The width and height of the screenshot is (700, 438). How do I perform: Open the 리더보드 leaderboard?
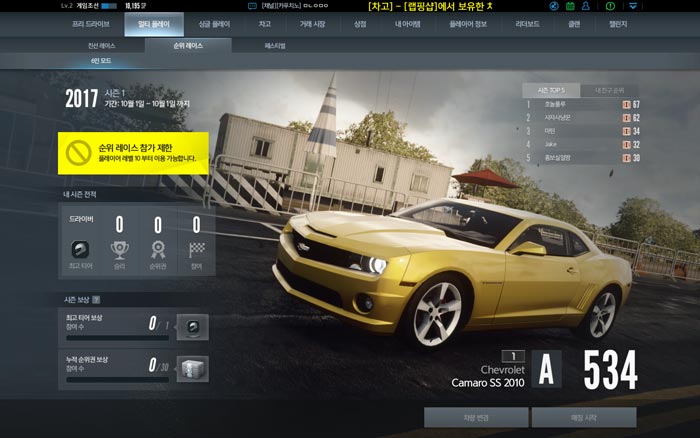[528, 23]
